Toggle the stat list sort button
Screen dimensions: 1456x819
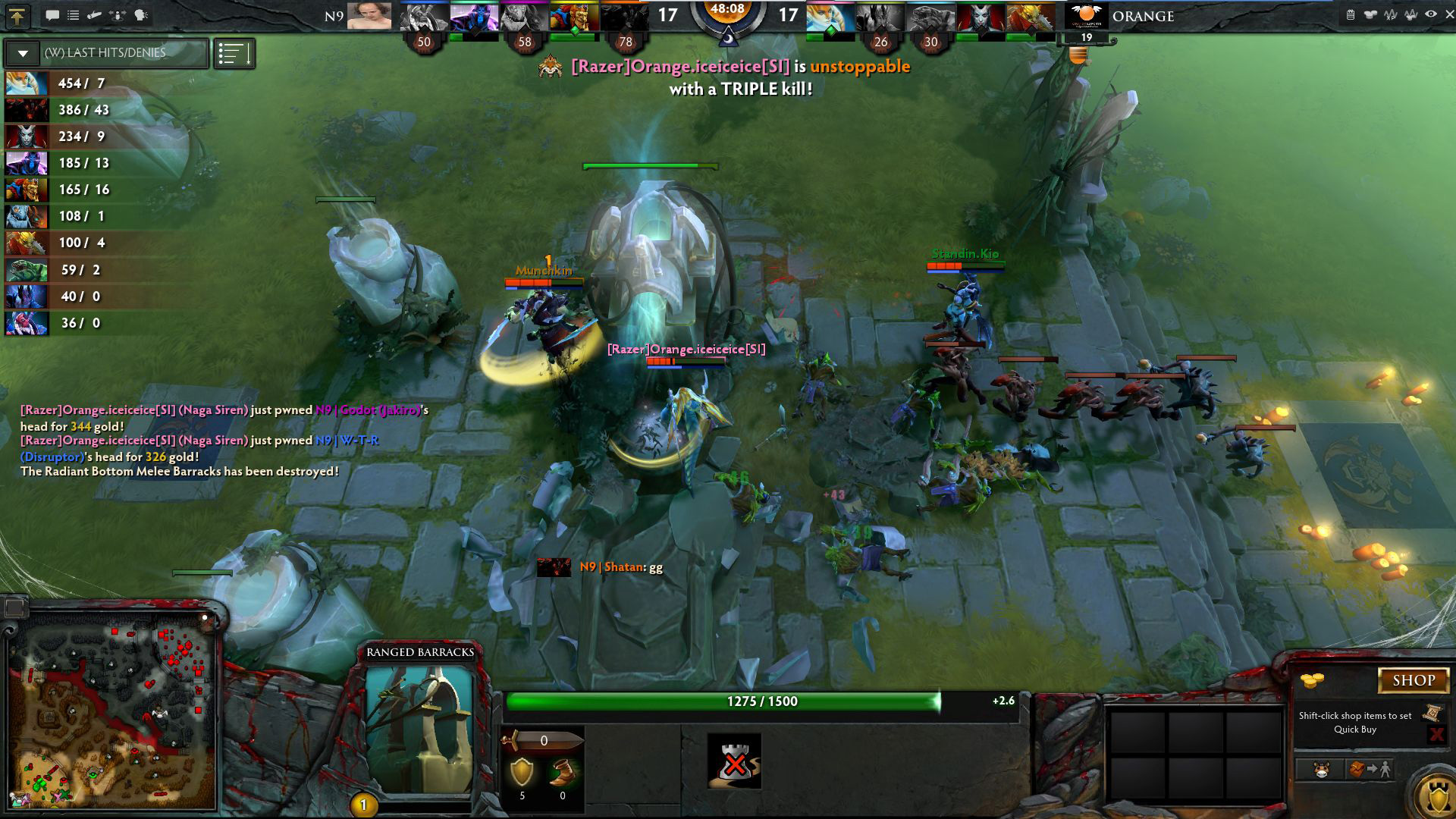pos(234,53)
